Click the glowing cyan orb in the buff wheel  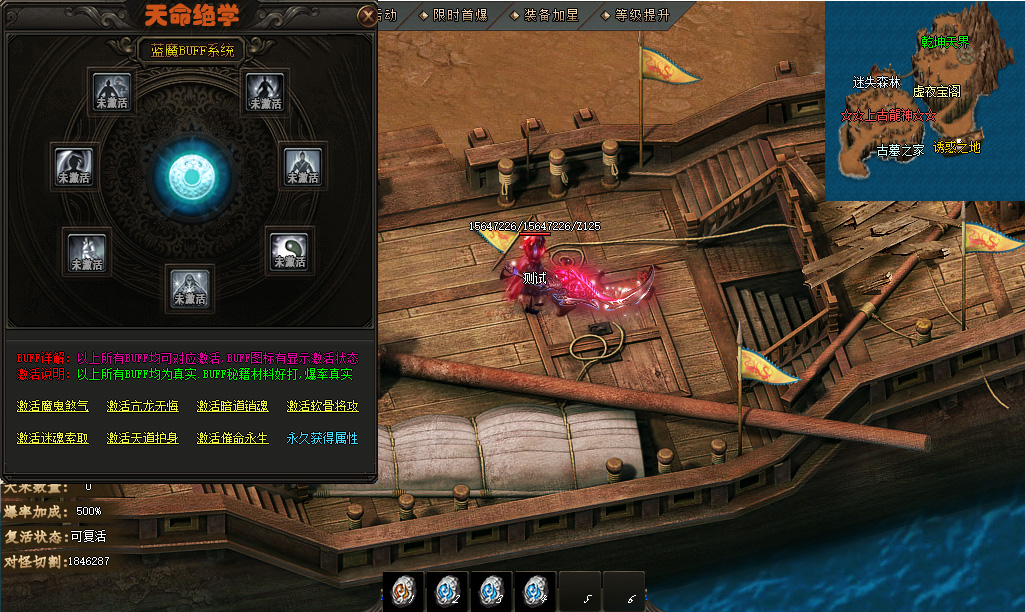[x=187, y=174]
